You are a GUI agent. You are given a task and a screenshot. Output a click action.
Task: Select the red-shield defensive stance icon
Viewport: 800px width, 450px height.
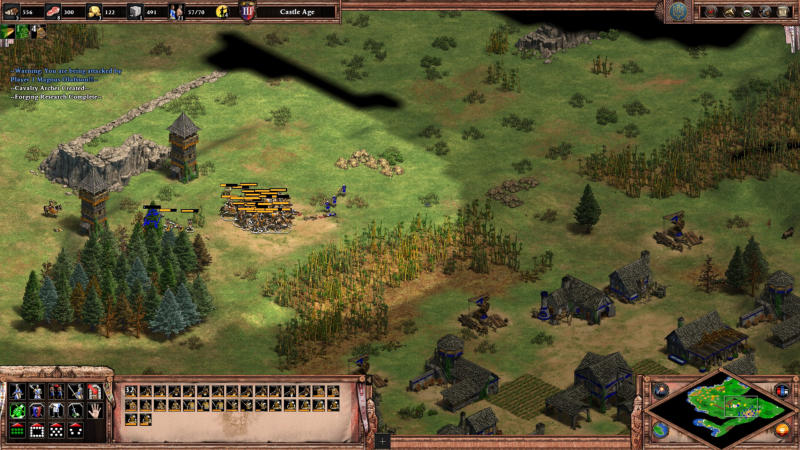tap(36, 410)
